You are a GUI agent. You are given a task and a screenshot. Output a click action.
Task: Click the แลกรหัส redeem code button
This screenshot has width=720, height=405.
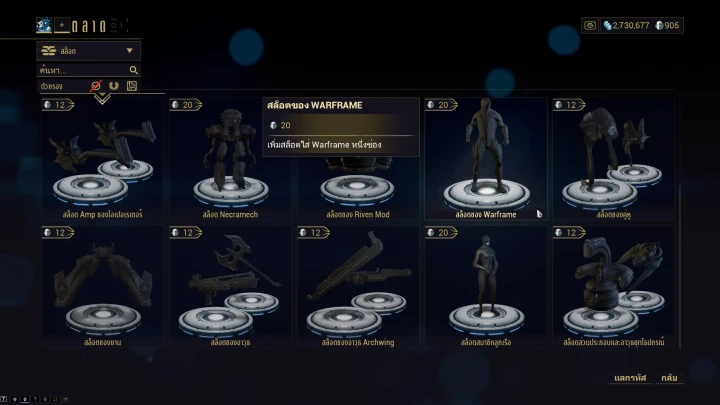[629, 377]
